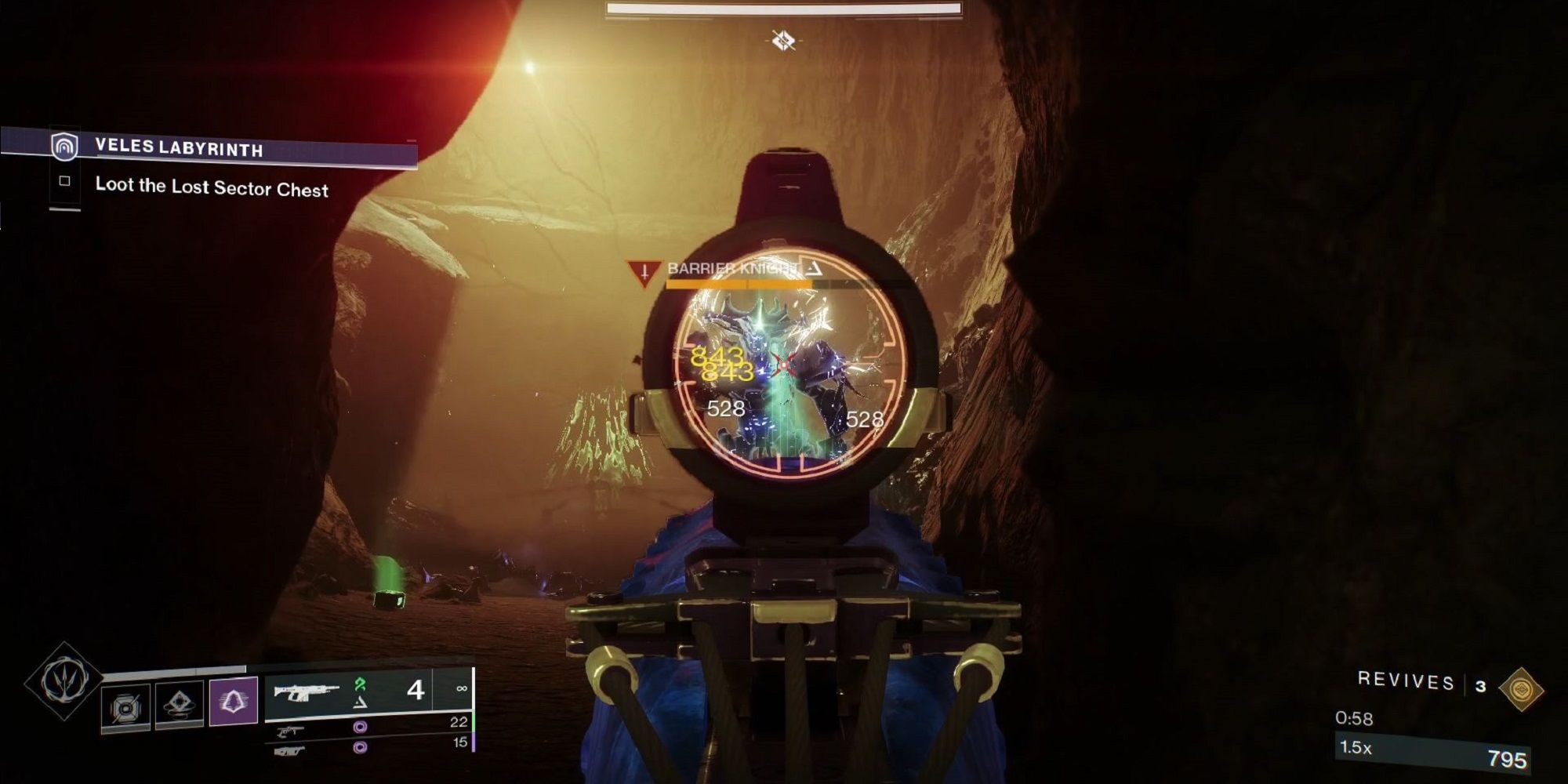Image resolution: width=1568 pixels, height=784 pixels.
Task: Click the REVIVES counter label
Action: tap(1405, 681)
